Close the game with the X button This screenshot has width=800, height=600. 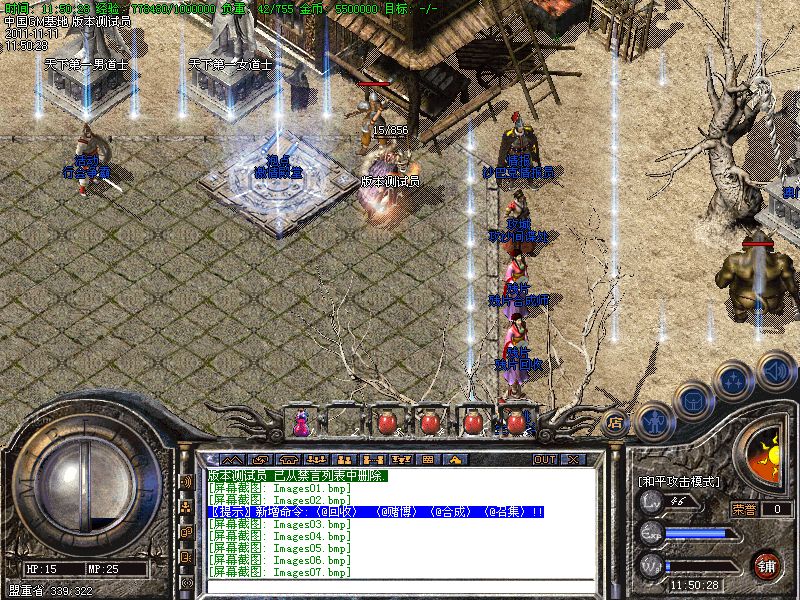[573, 459]
